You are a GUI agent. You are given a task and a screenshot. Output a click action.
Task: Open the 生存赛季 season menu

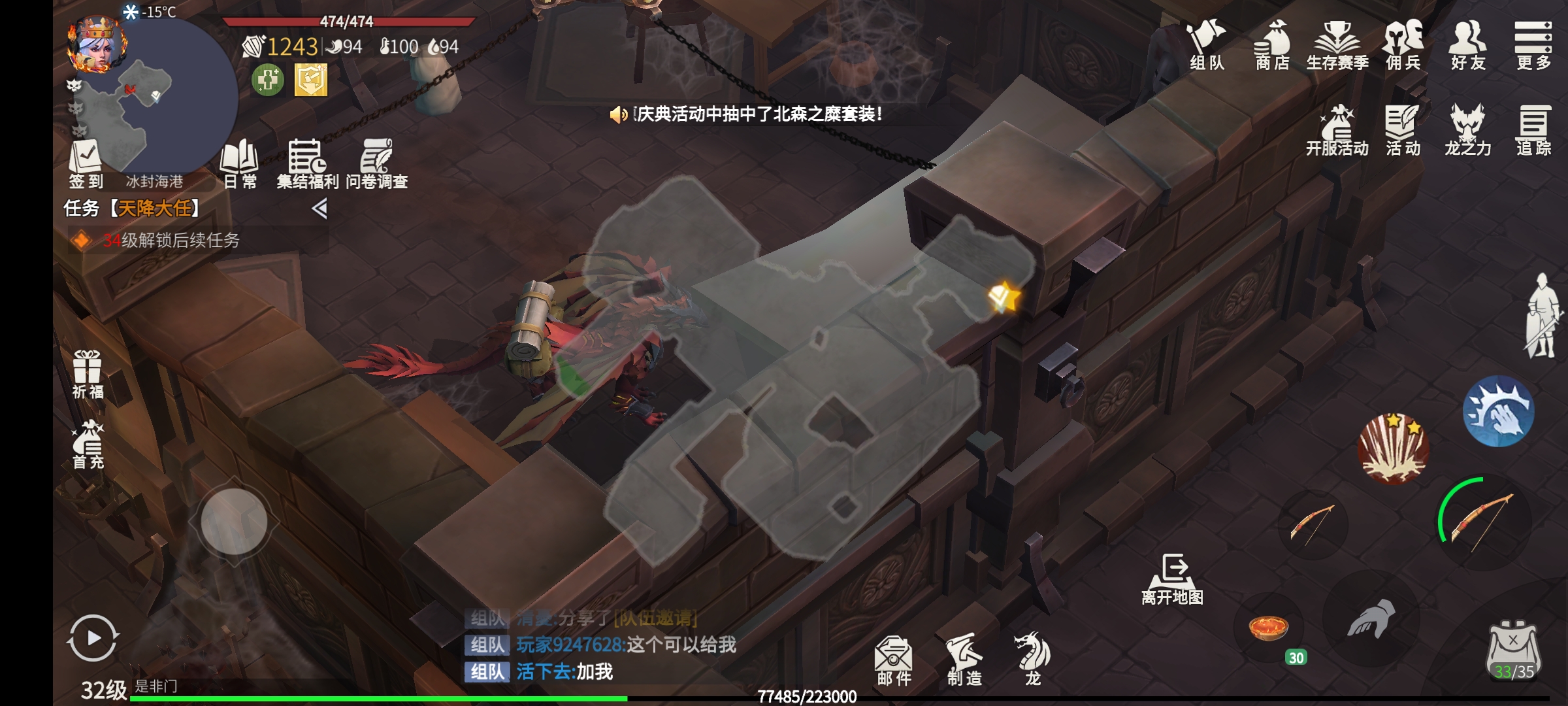1337,44
